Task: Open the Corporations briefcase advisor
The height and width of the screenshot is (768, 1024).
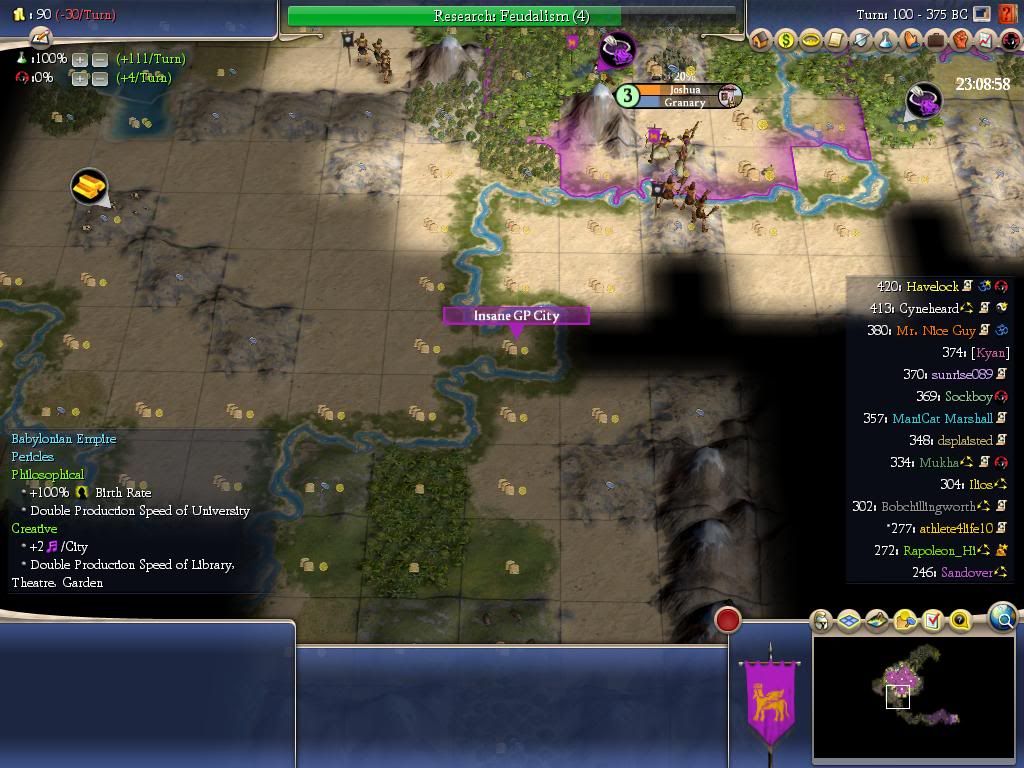Action: 936,41
